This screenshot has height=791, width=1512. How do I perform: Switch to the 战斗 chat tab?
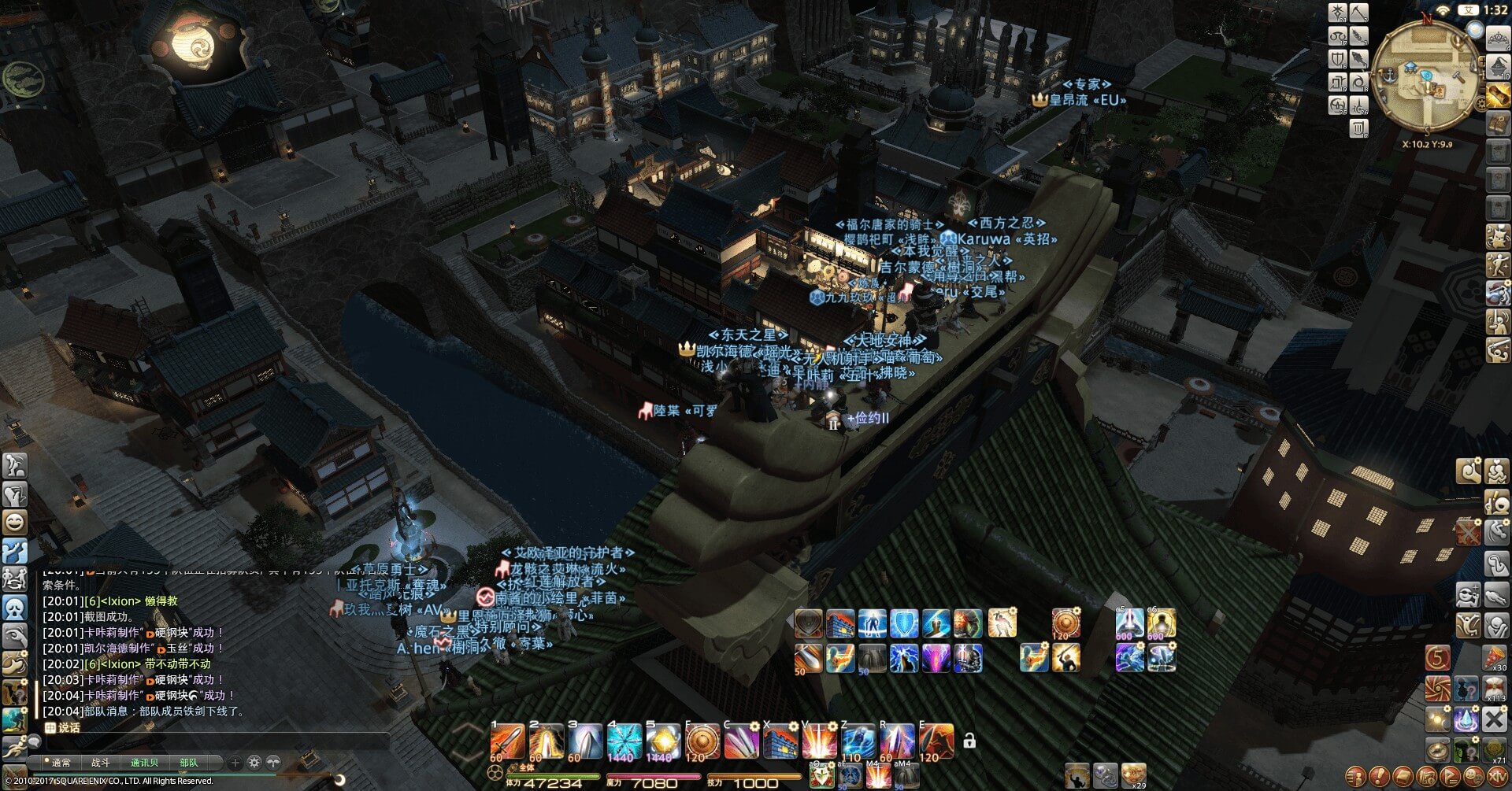(x=101, y=763)
